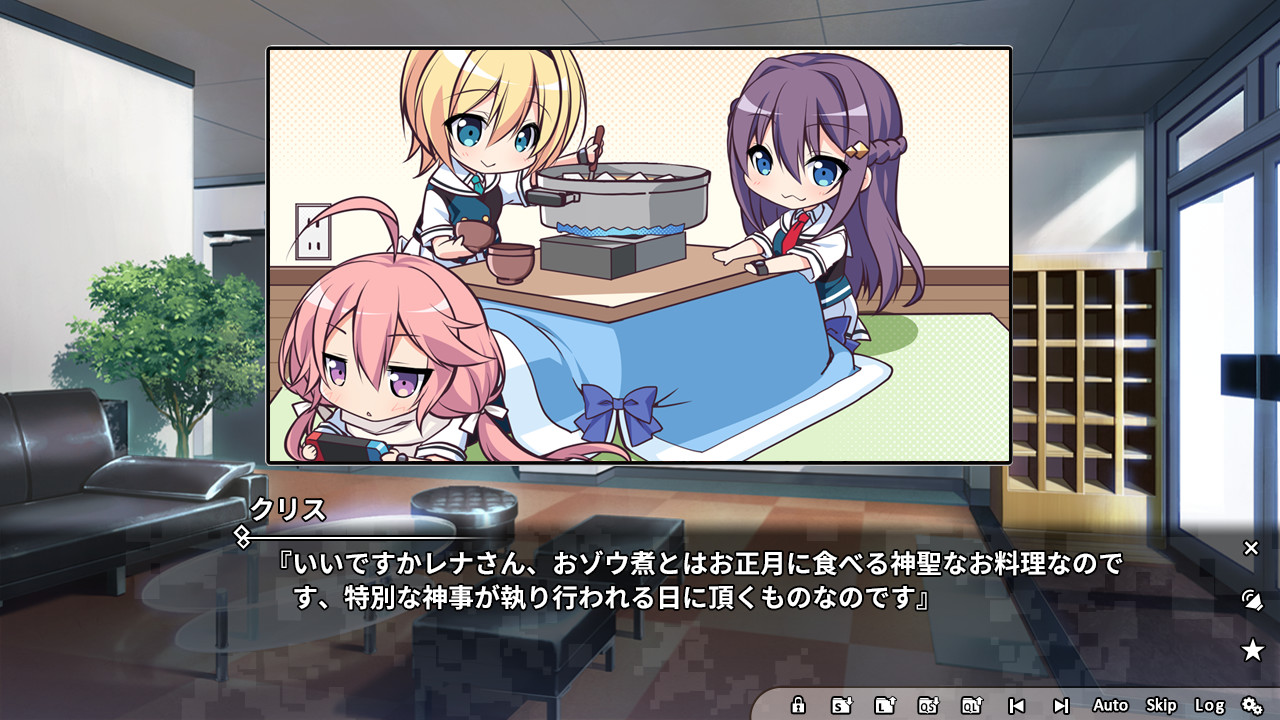
Task: Jump to next scene with skip-forward icon
Action: click(1062, 705)
